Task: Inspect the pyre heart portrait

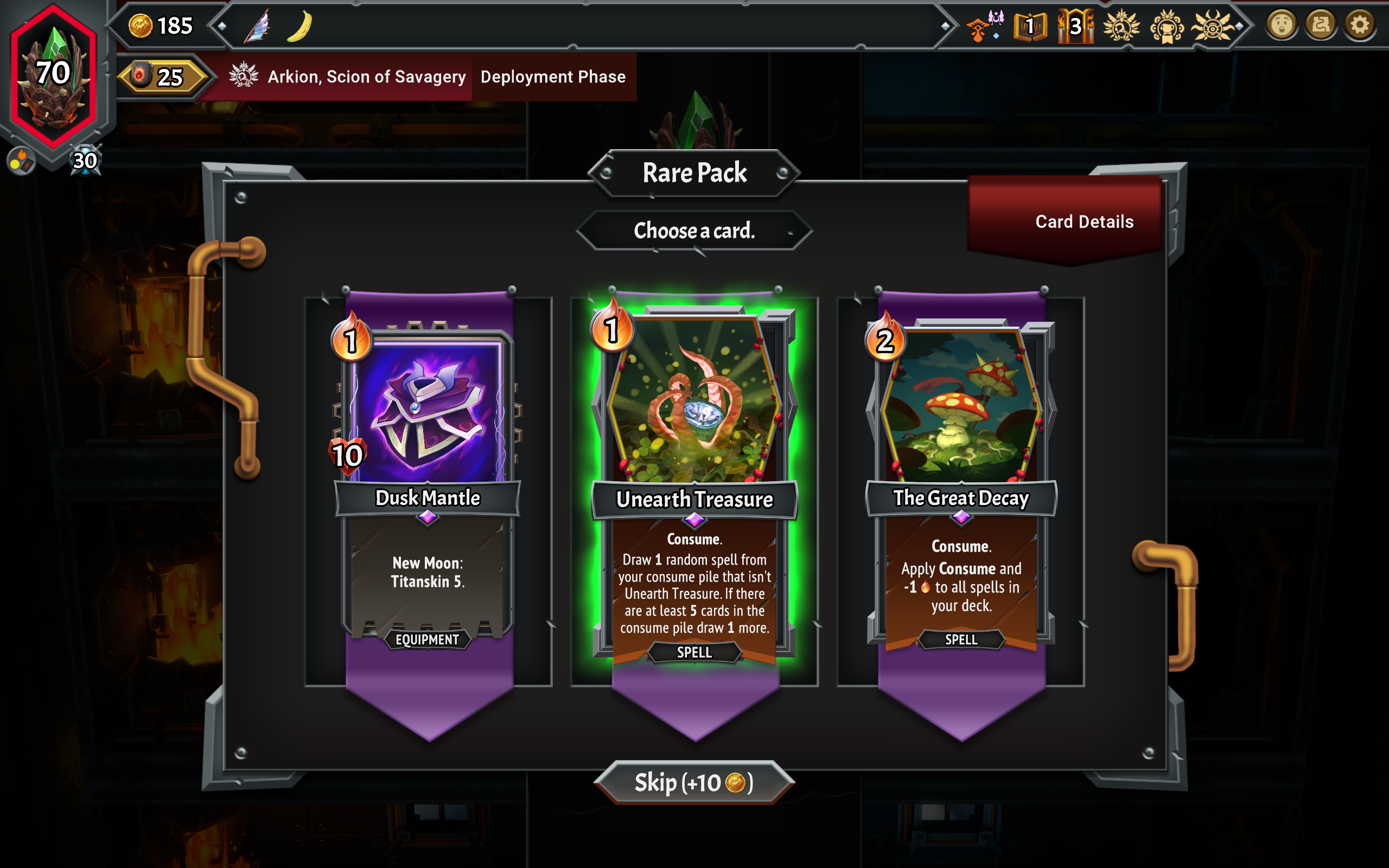Action: pyautogui.click(x=53, y=75)
